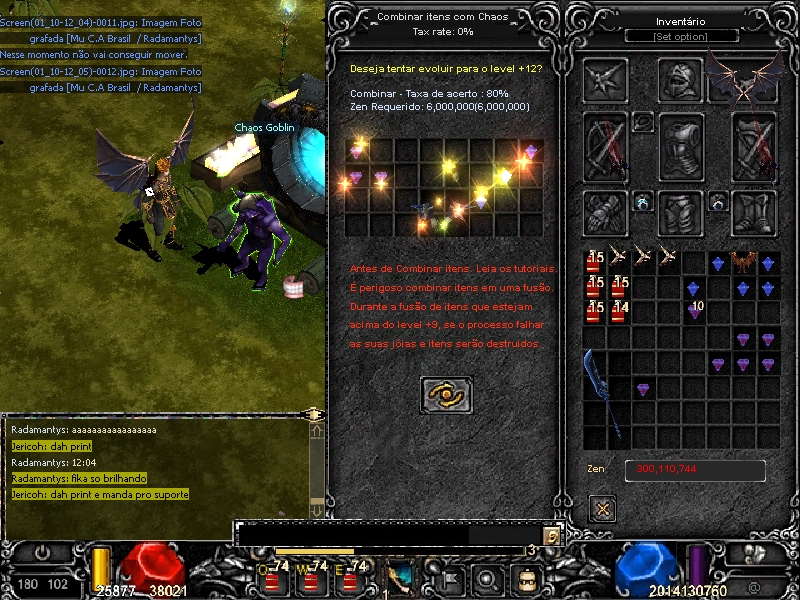Select the equipped gloves slot
800x600 pixels.
[606, 211]
